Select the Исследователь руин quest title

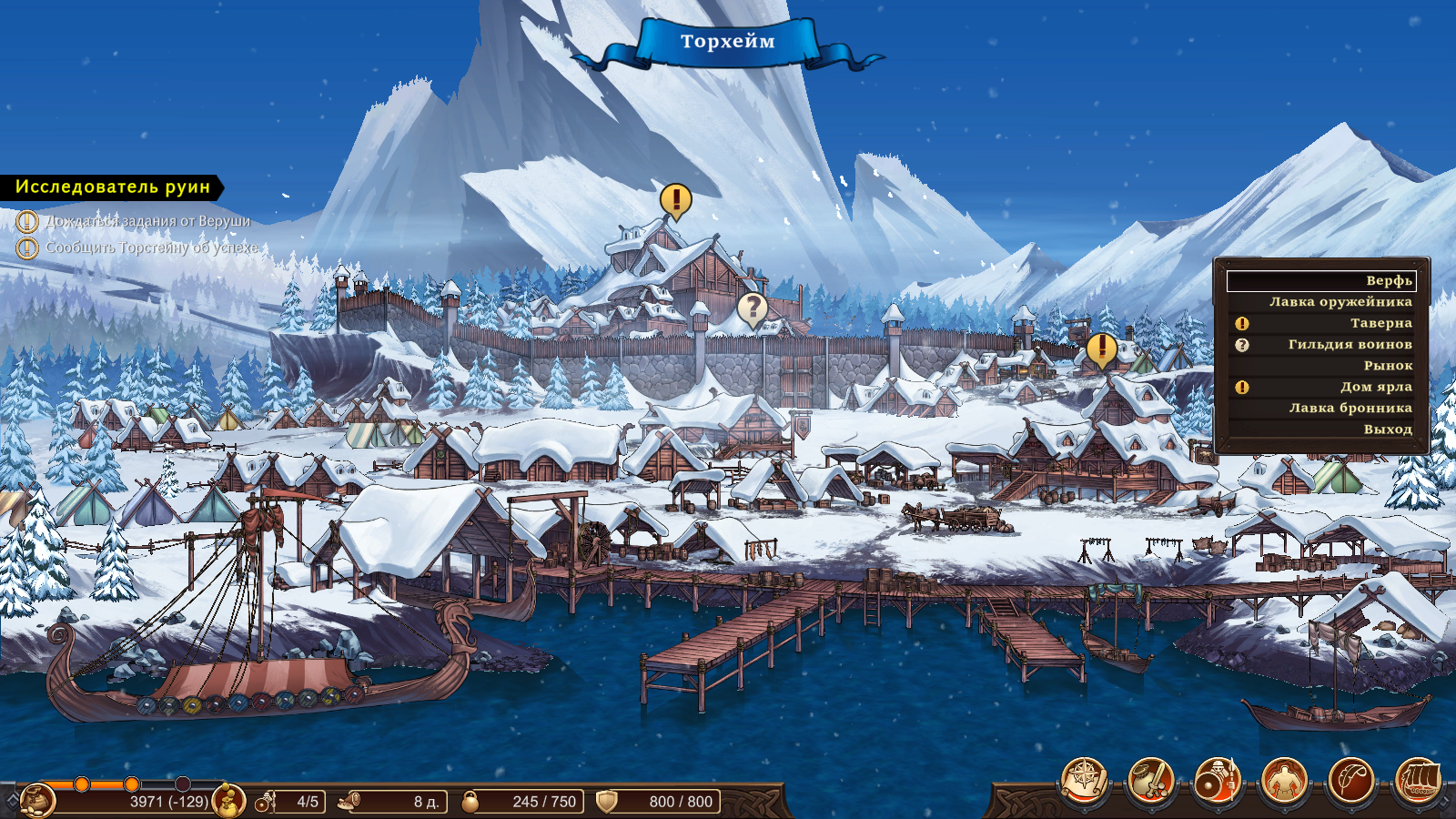[x=113, y=187]
